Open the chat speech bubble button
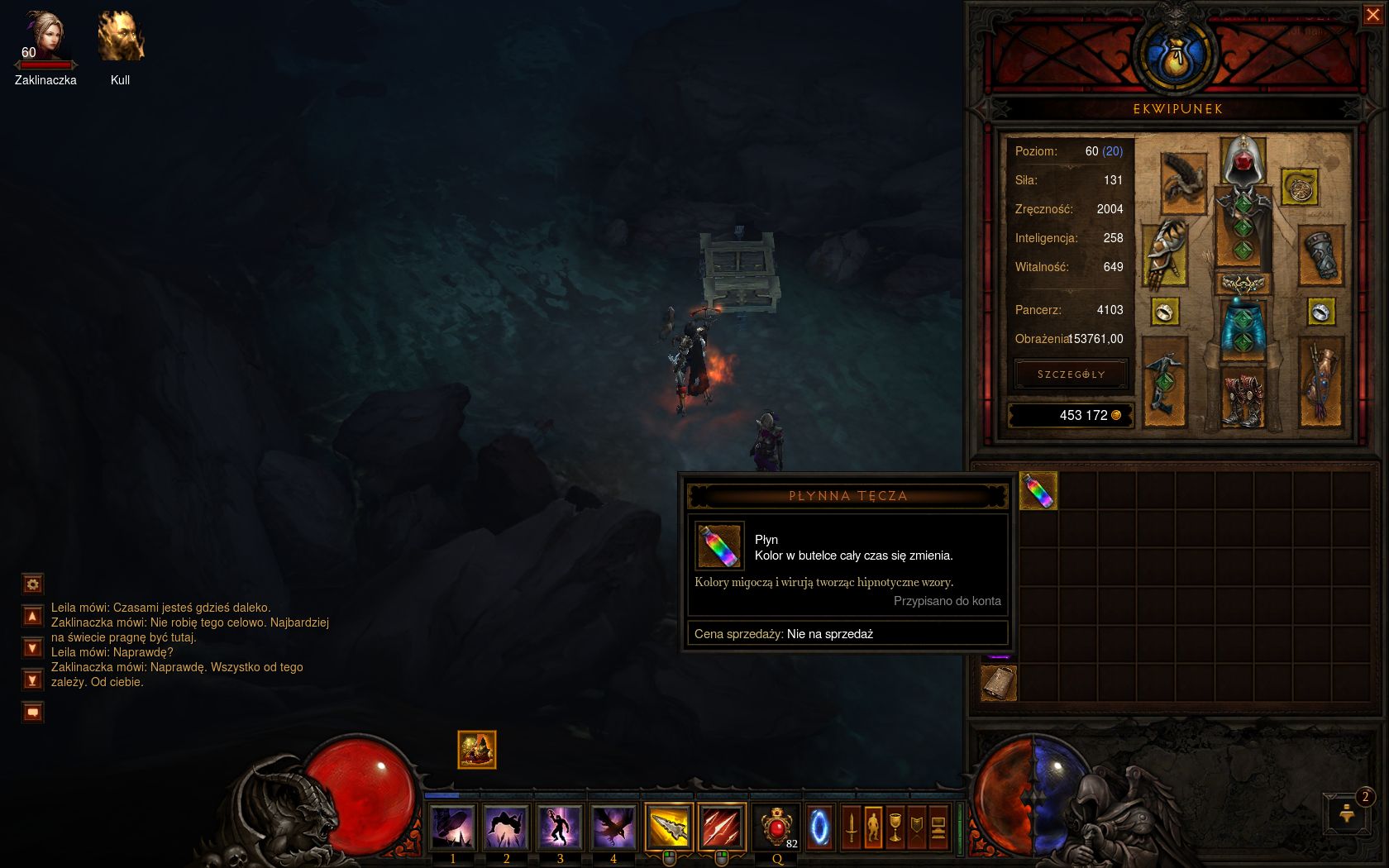This screenshot has height=868, width=1389. point(32,712)
